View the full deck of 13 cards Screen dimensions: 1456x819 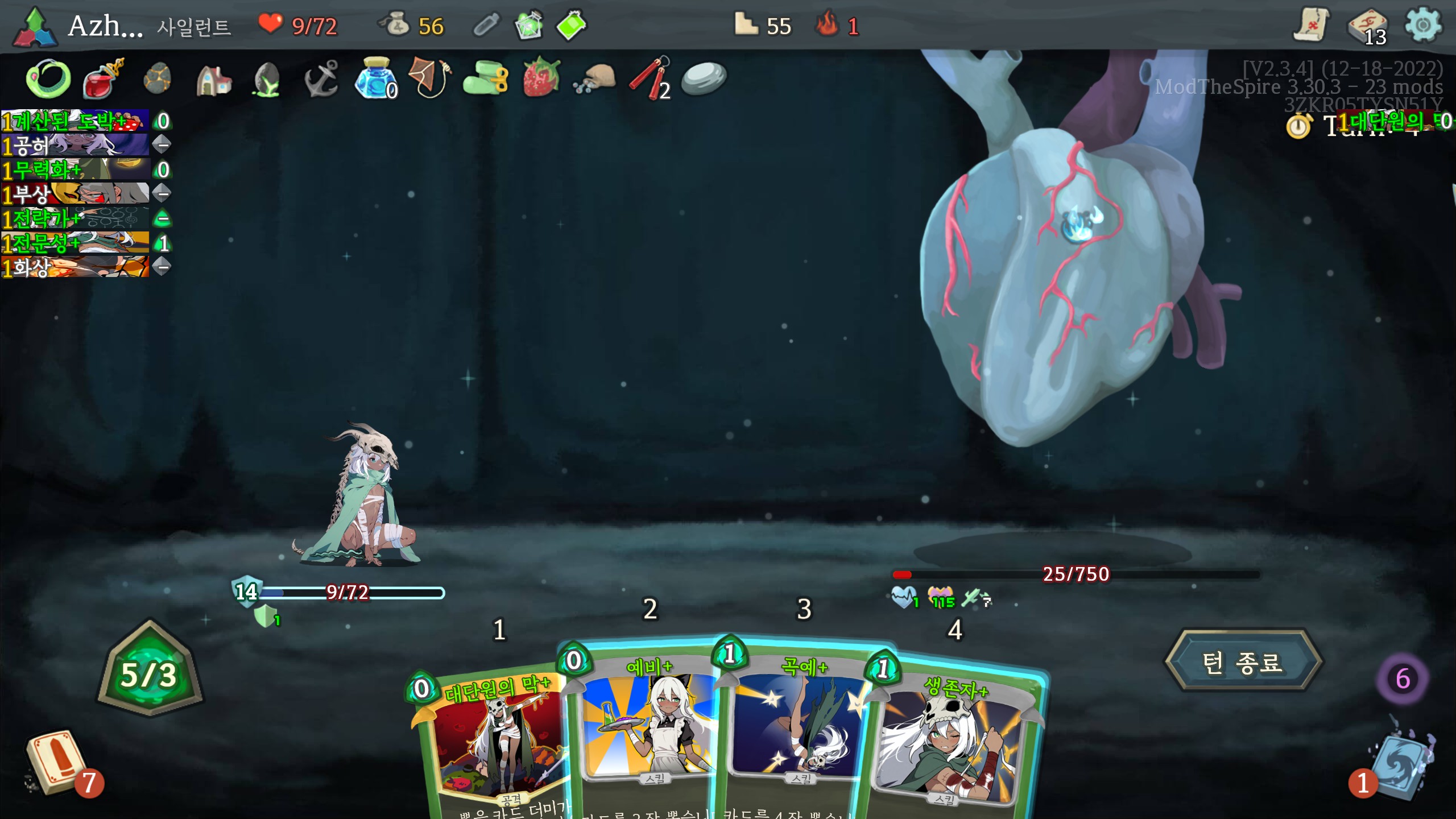click(x=1367, y=27)
